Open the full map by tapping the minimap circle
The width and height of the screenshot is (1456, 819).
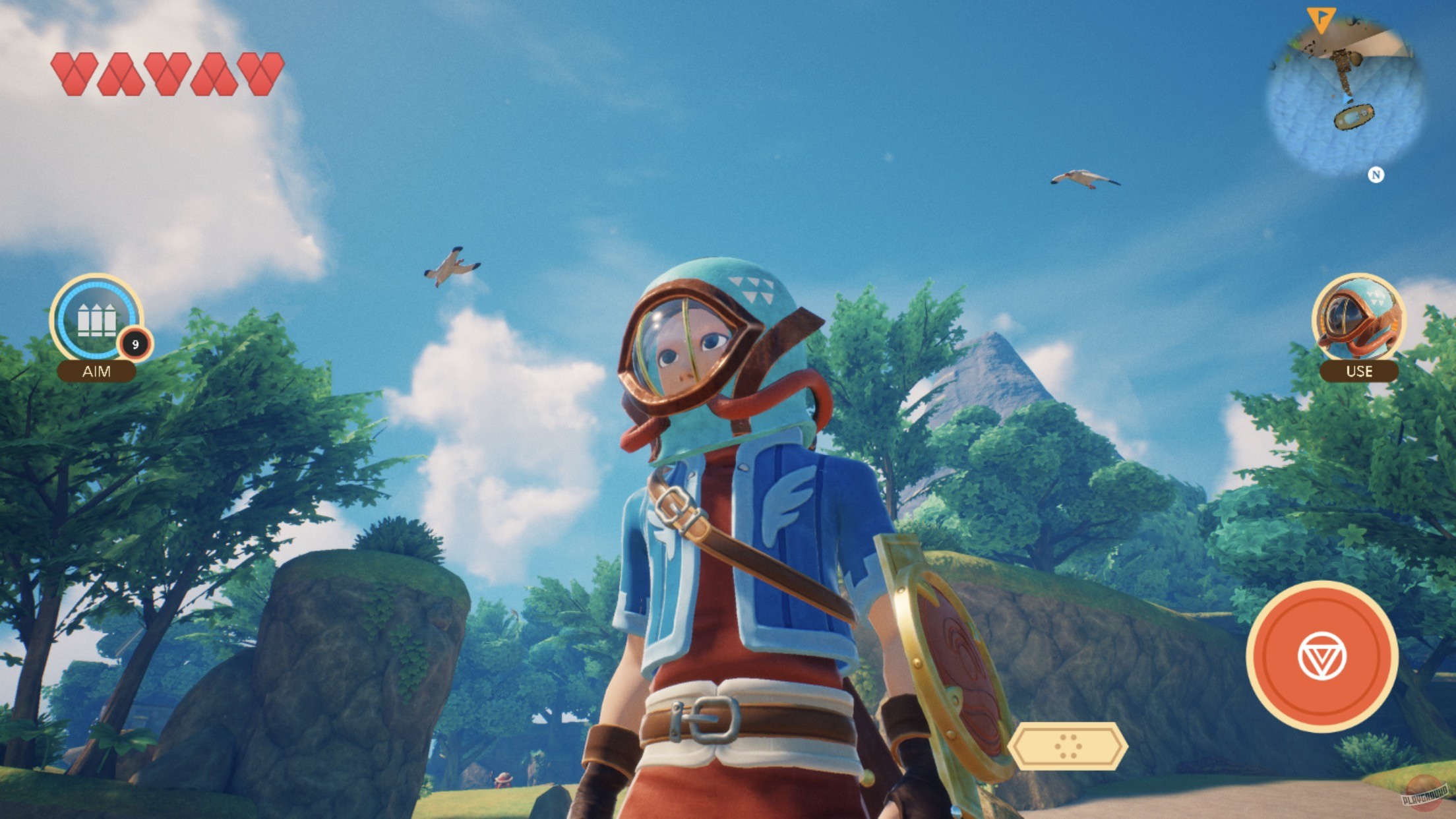click(1345, 92)
